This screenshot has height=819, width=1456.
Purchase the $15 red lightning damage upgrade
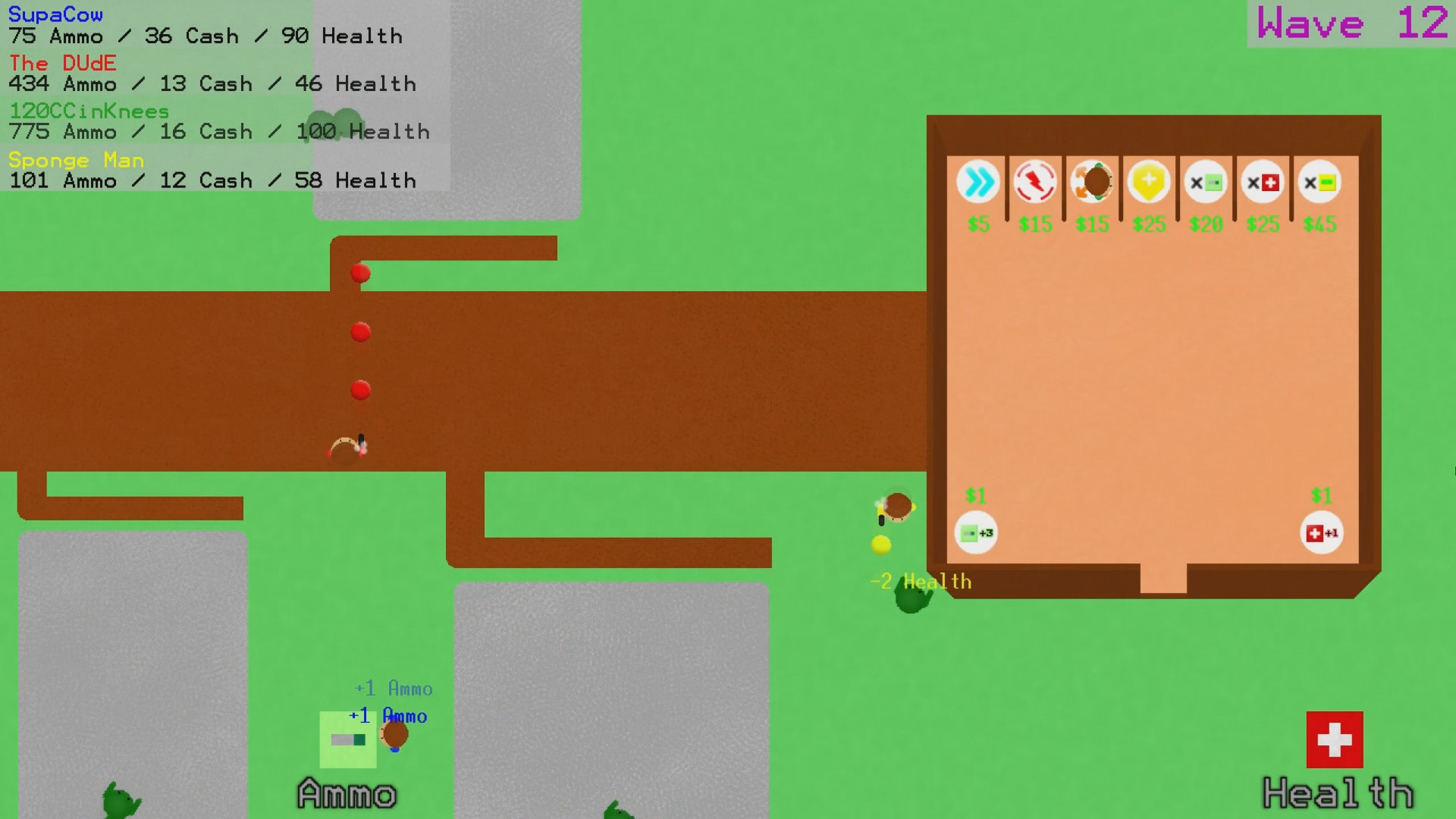click(x=1035, y=182)
